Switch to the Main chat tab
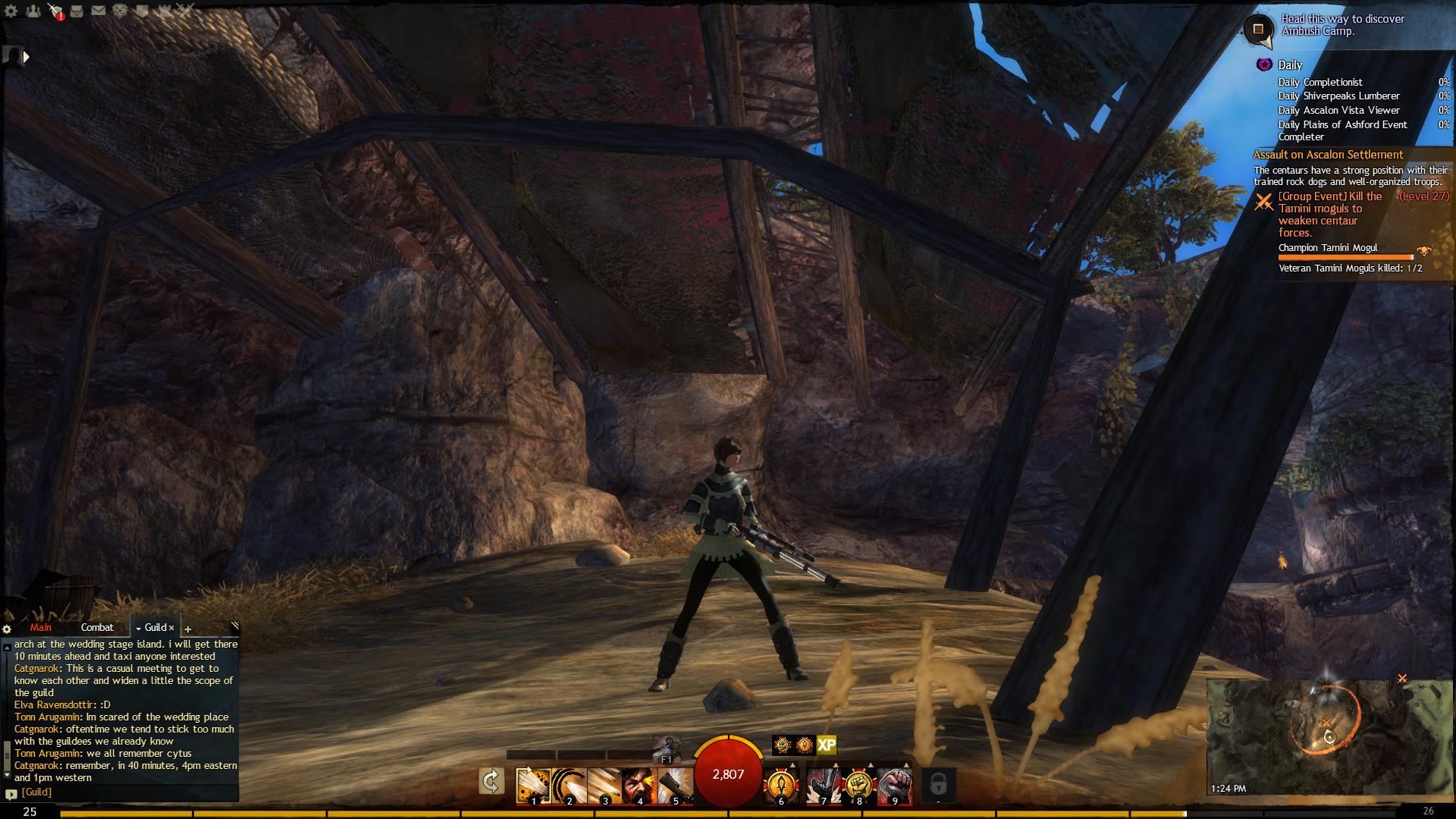This screenshot has height=819, width=1456. pos(41,628)
